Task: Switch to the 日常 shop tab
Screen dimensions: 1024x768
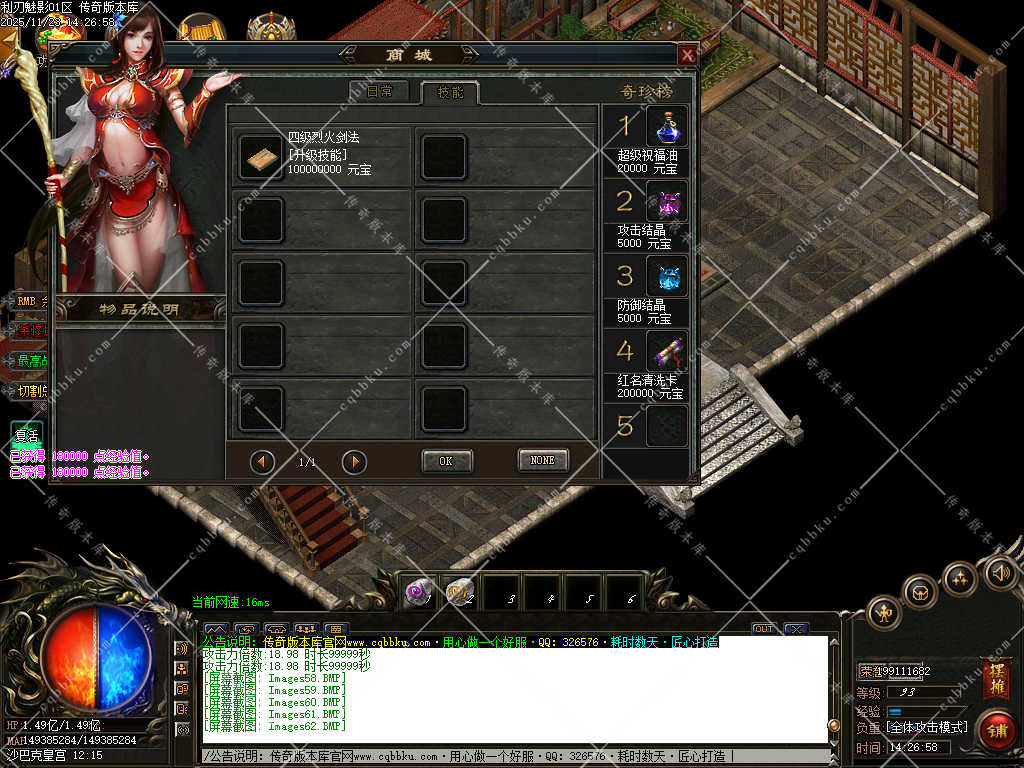Action: (x=379, y=92)
